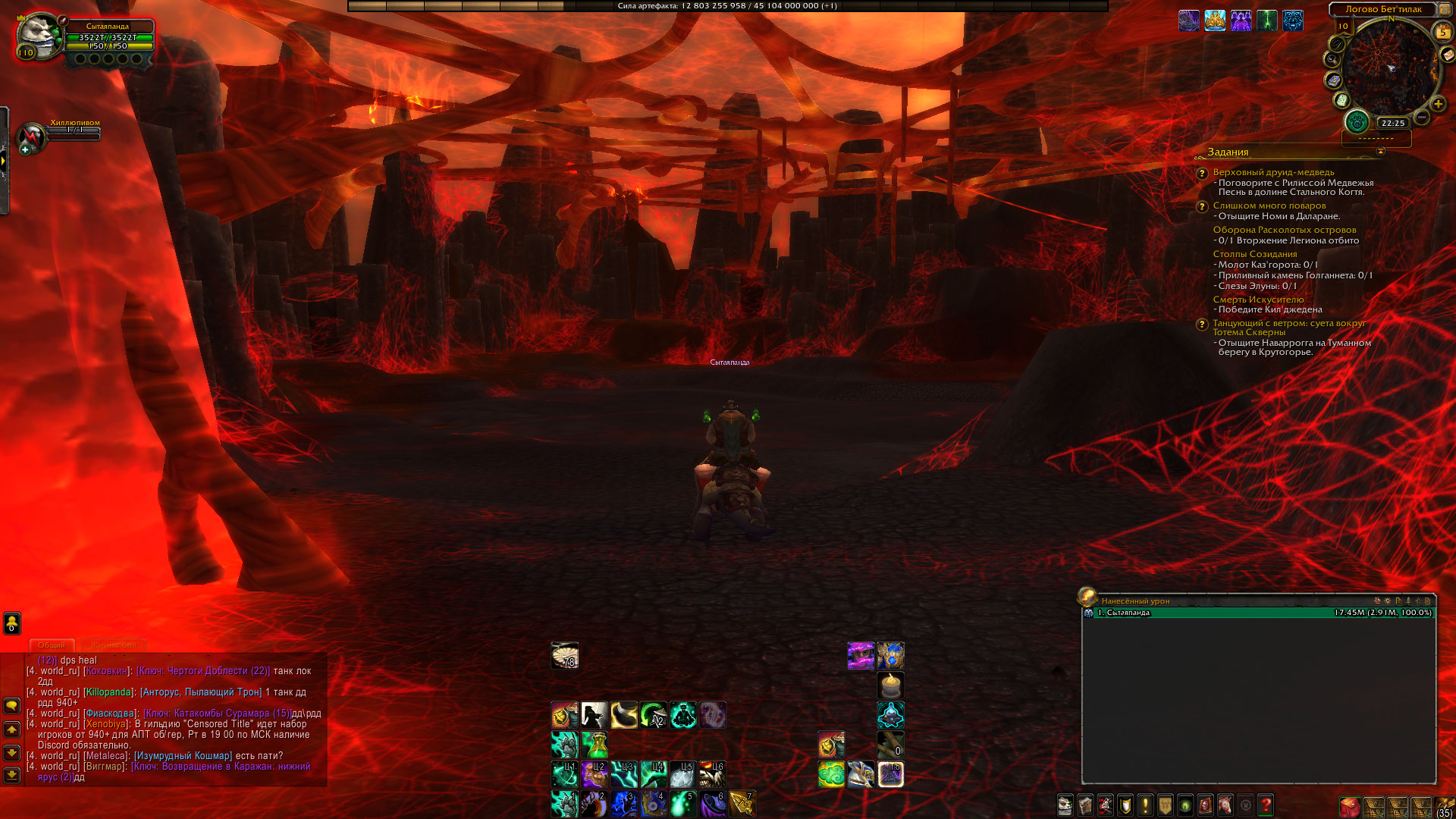Open the red backpack bag
This screenshot has width=1456, height=819.
point(1349,806)
